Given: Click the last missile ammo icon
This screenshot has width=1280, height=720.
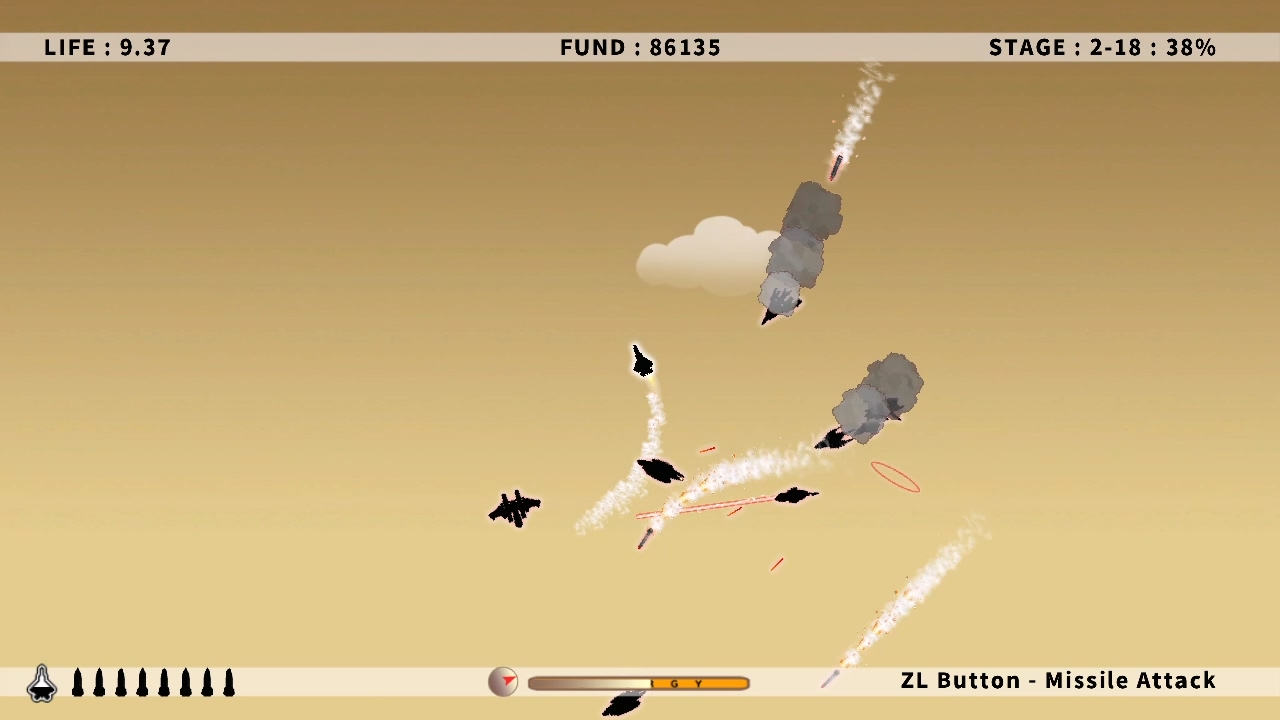Looking at the screenshot, I should pos(227,682).
